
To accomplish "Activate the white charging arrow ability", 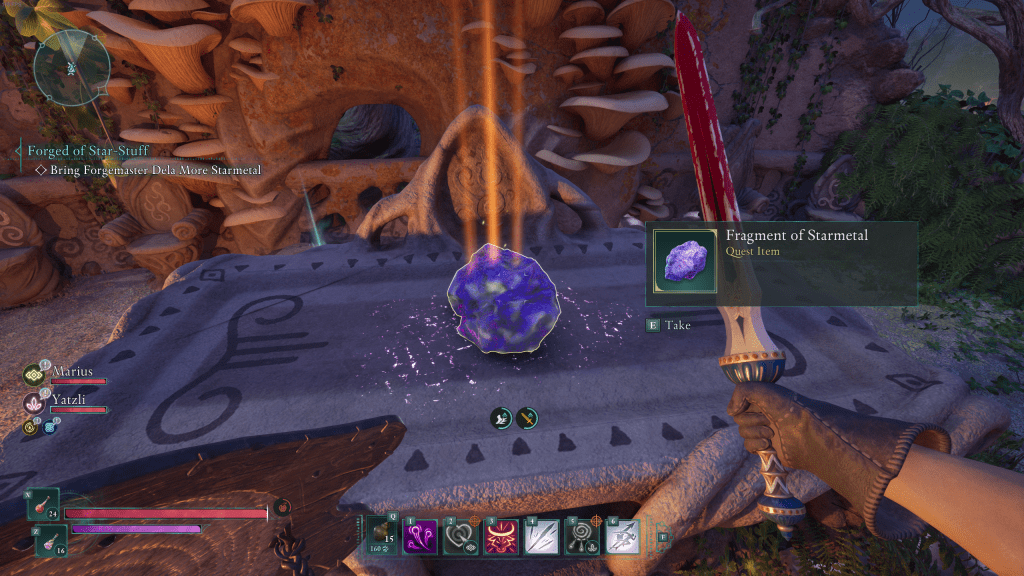I will 622,536.
